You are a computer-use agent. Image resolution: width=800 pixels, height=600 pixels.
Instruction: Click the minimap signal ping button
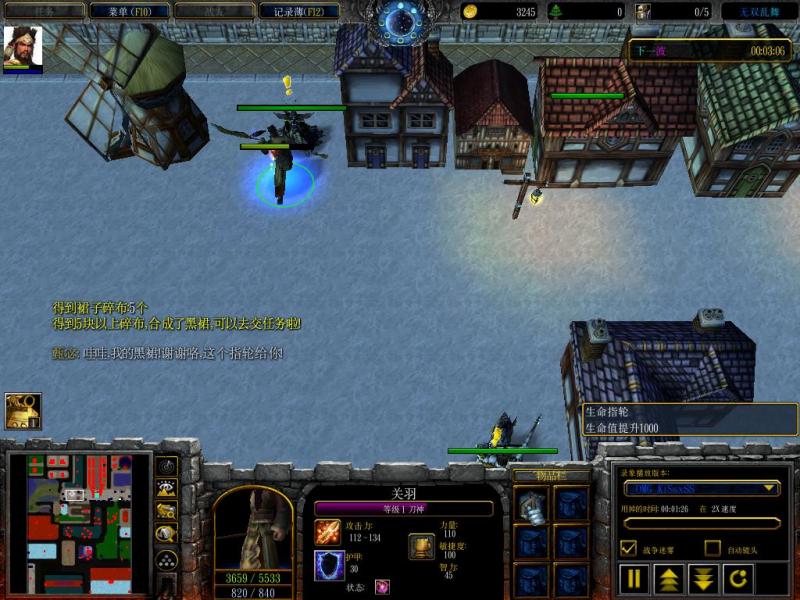(167, 466)
